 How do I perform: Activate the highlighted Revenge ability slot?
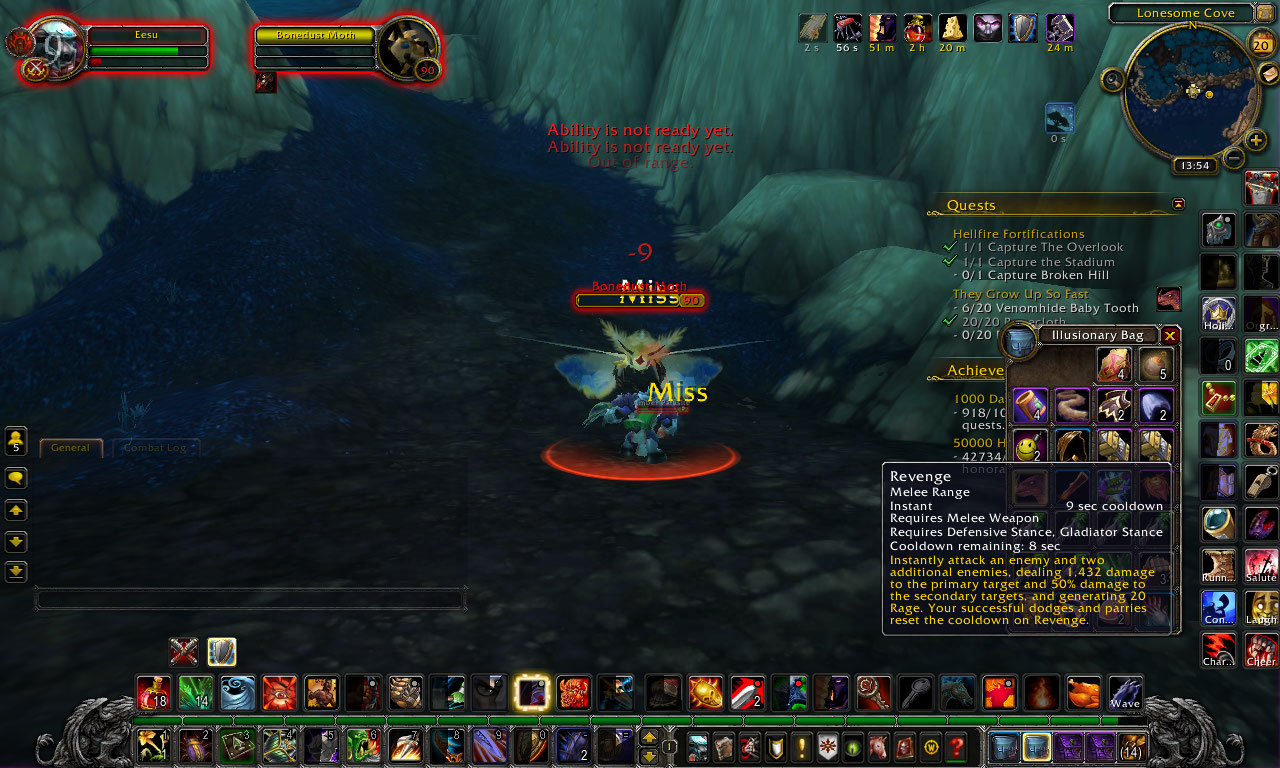(531, 693)
